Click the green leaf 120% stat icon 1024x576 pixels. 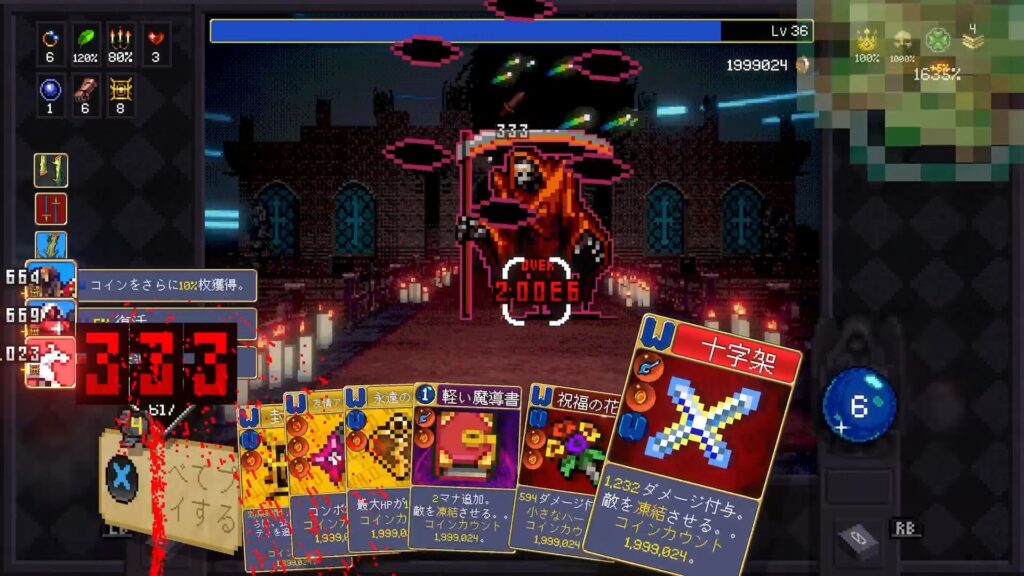pos(86,39)
